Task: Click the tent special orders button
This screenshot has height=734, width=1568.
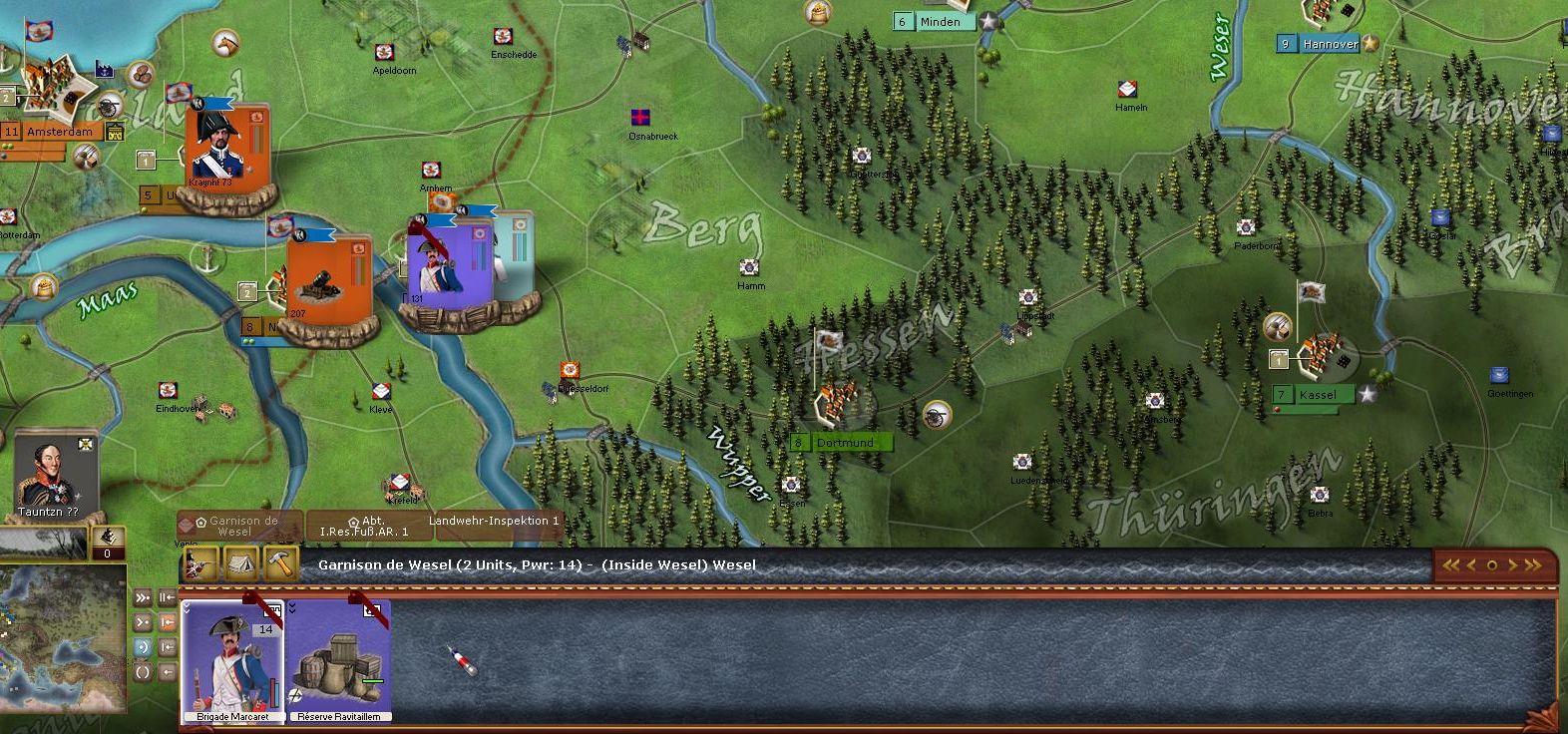Action: (x=242, y=564)
